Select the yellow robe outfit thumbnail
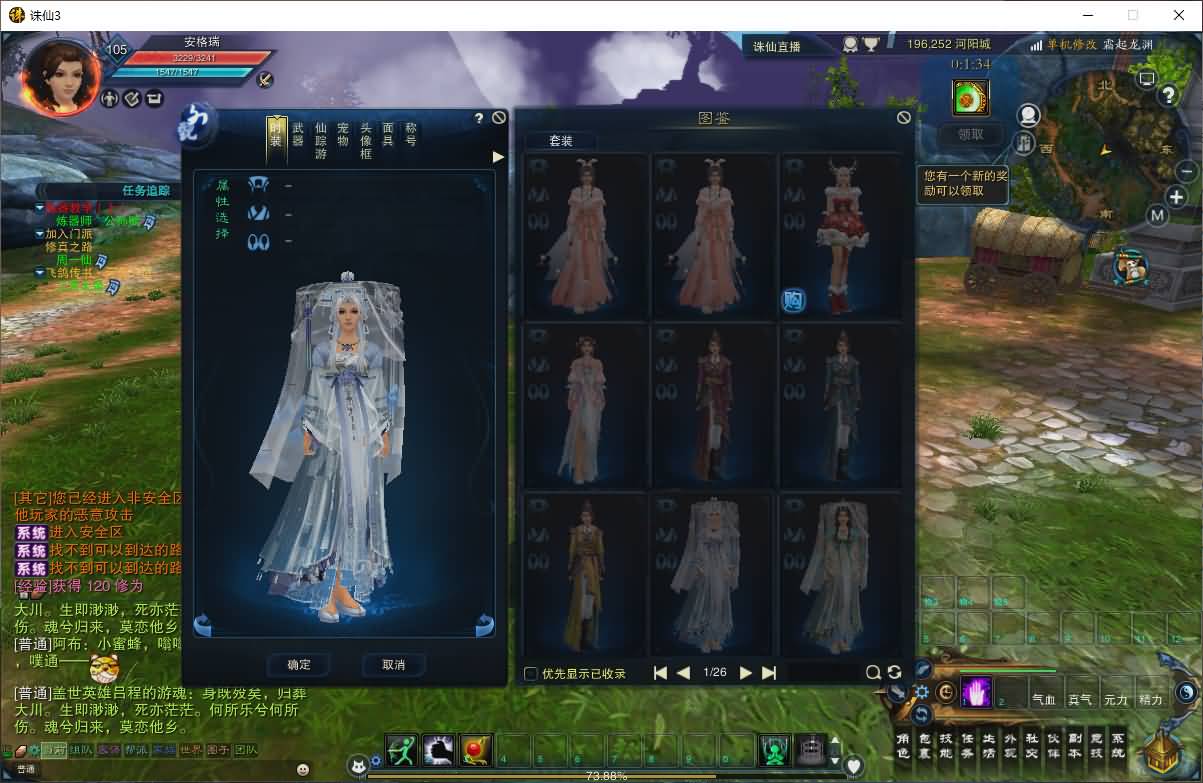This screenshot has height=783, width=1203. [x=585, y=572]
